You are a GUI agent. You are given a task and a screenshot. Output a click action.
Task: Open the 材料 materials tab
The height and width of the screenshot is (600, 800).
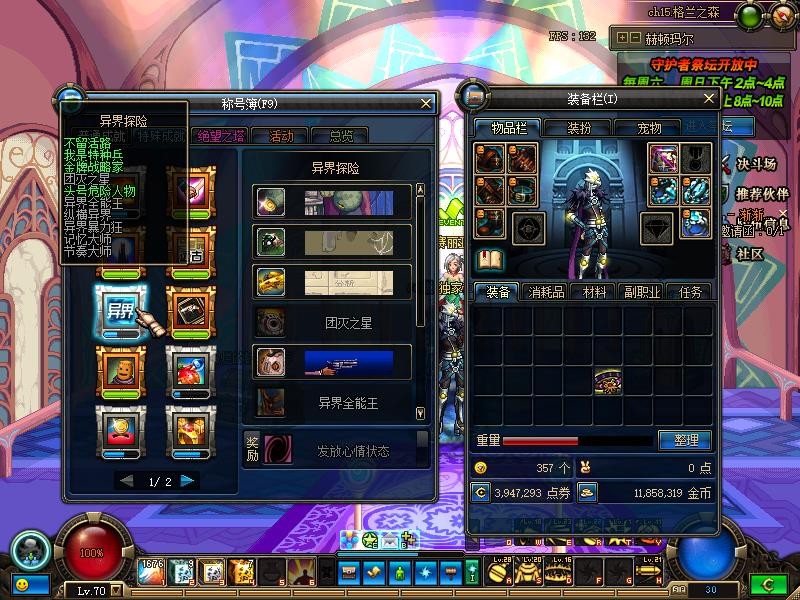[x=594, y=292]
